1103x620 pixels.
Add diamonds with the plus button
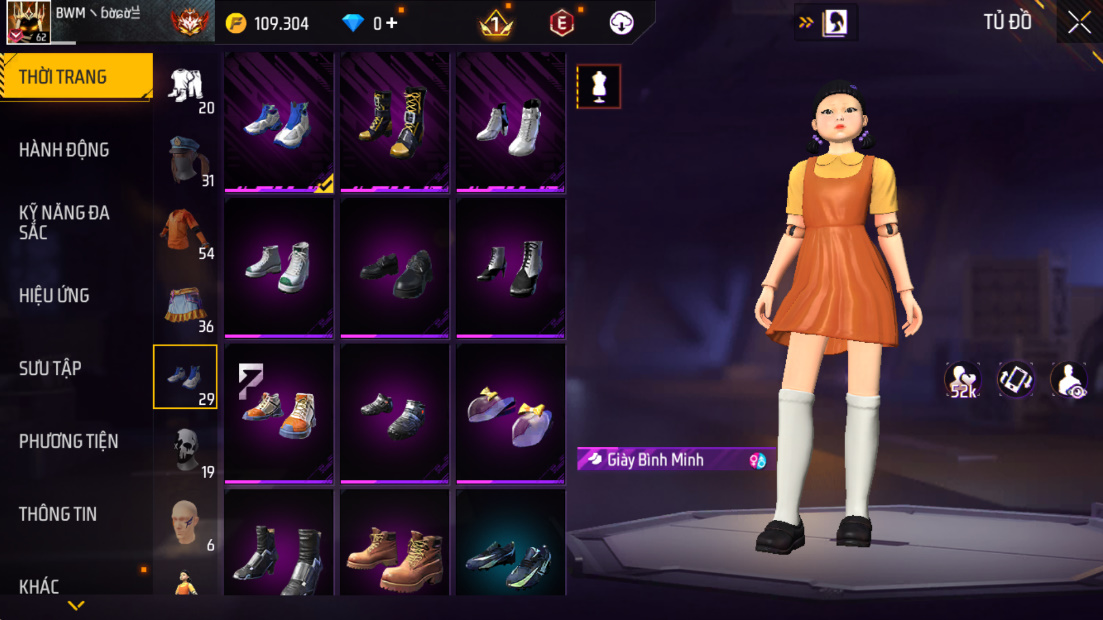click(x=391, y=23)
